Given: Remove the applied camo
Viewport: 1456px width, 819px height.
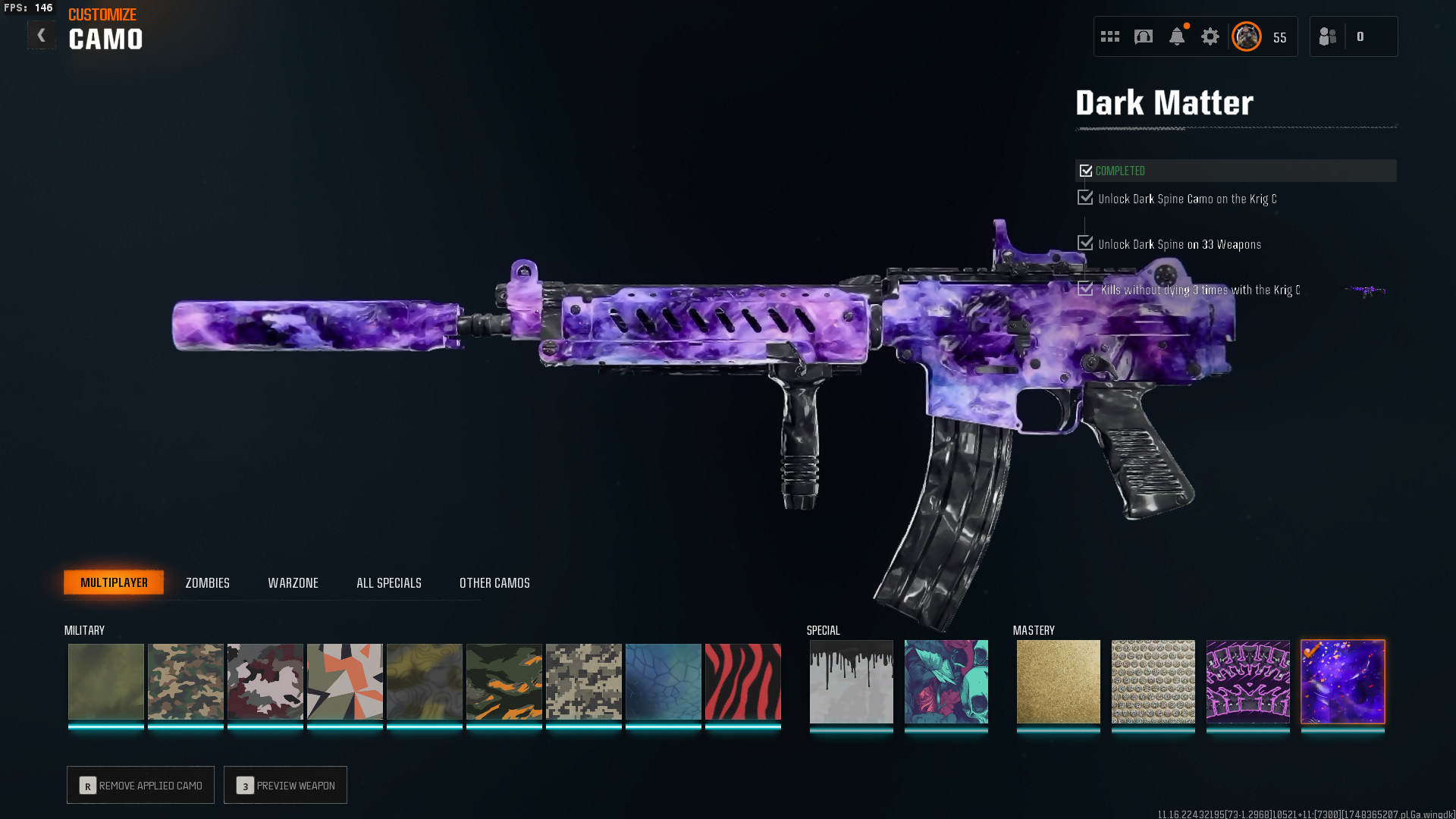Looking at the screenshot, I should [140, 785].
